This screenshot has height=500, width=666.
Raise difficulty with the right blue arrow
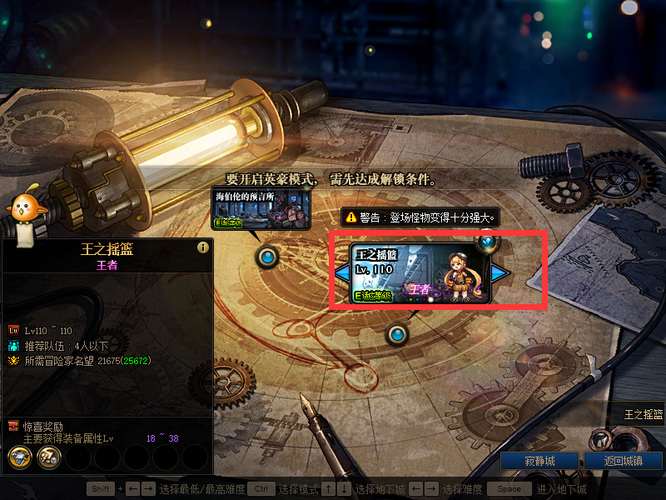pos(498,272)
